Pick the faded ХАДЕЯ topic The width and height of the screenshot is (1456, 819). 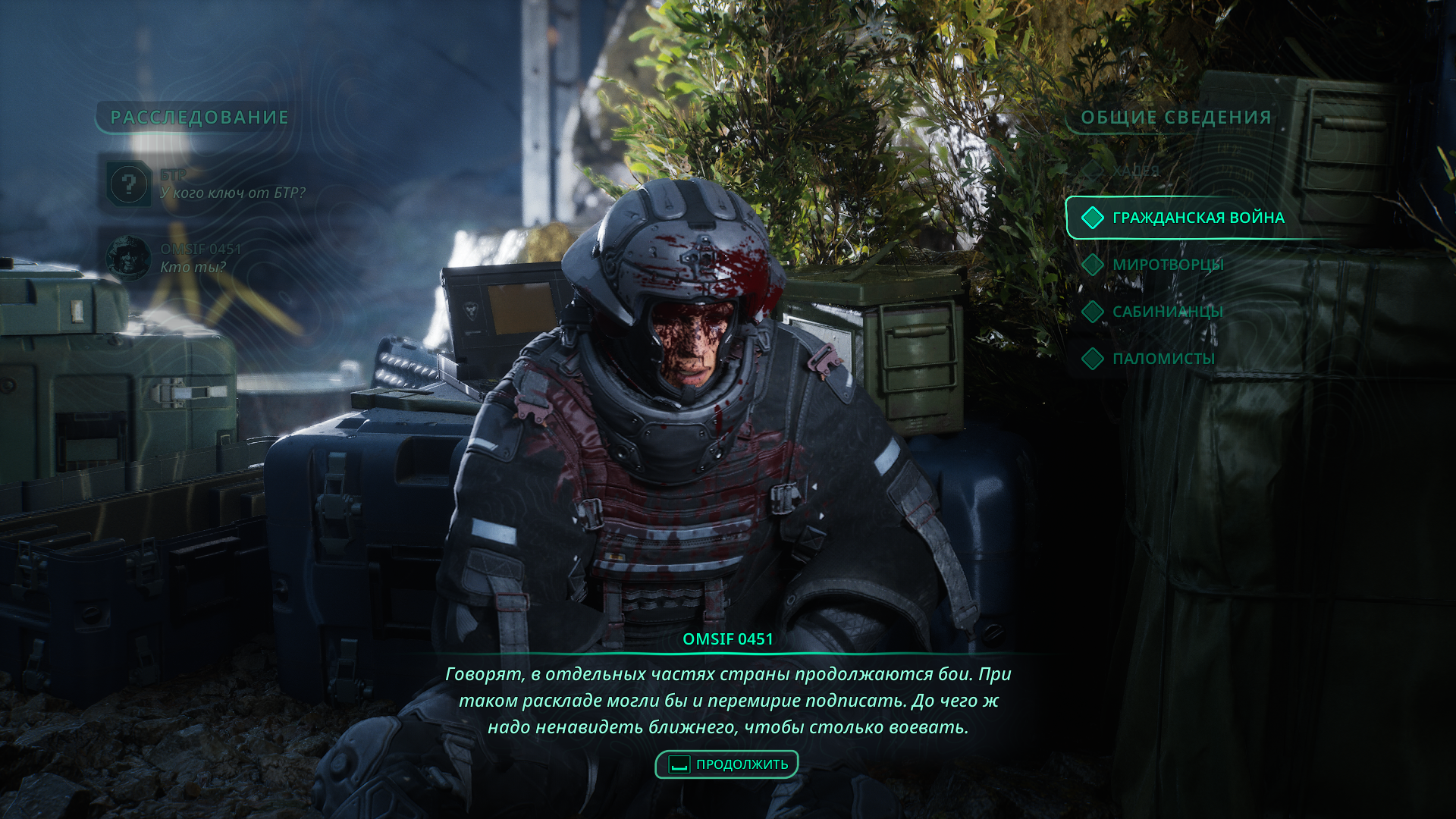(1135, 171)
